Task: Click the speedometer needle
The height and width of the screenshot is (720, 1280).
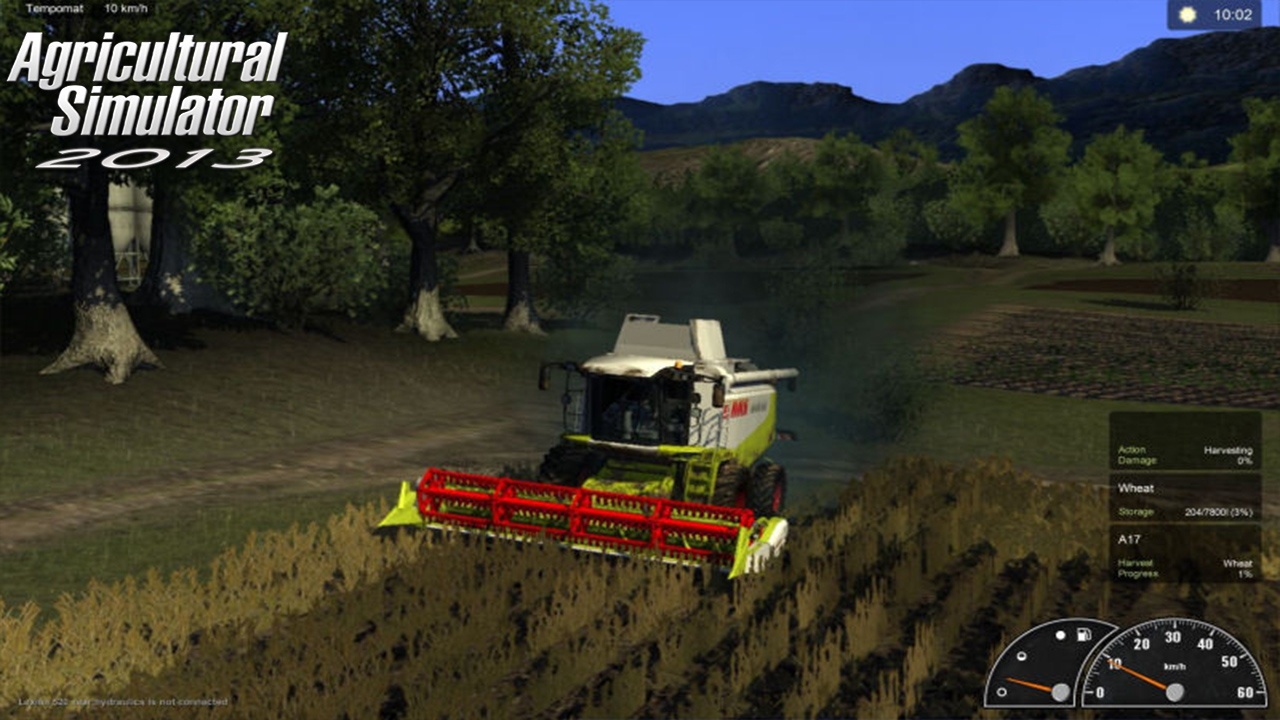Action: tap(1140, 675)
